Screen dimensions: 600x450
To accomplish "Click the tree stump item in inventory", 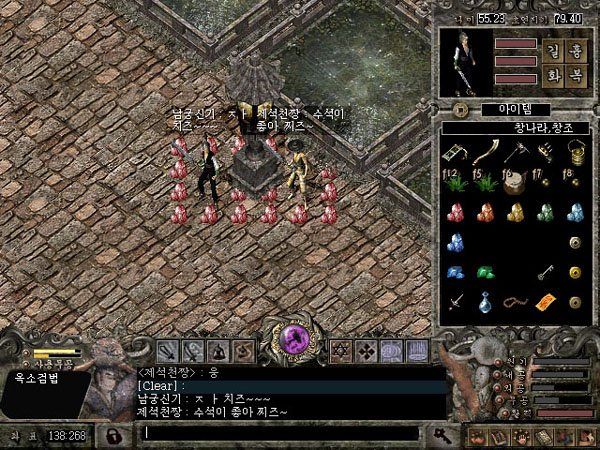I will pos(515,182).
